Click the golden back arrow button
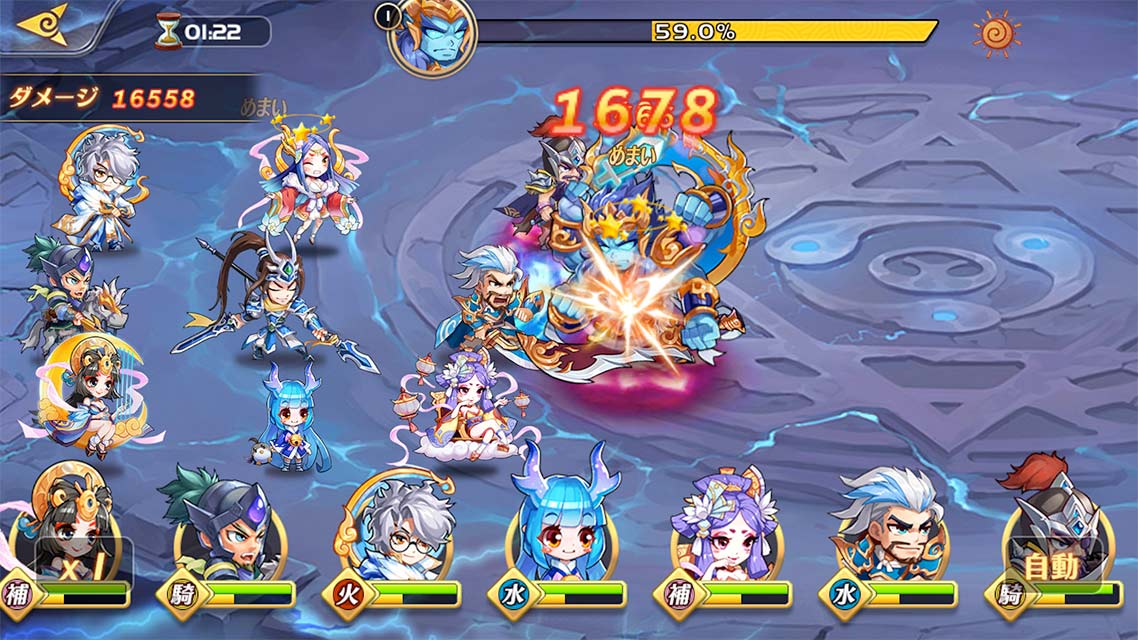This screenshot has height=640, width=1138. click(x=44, y=24)
